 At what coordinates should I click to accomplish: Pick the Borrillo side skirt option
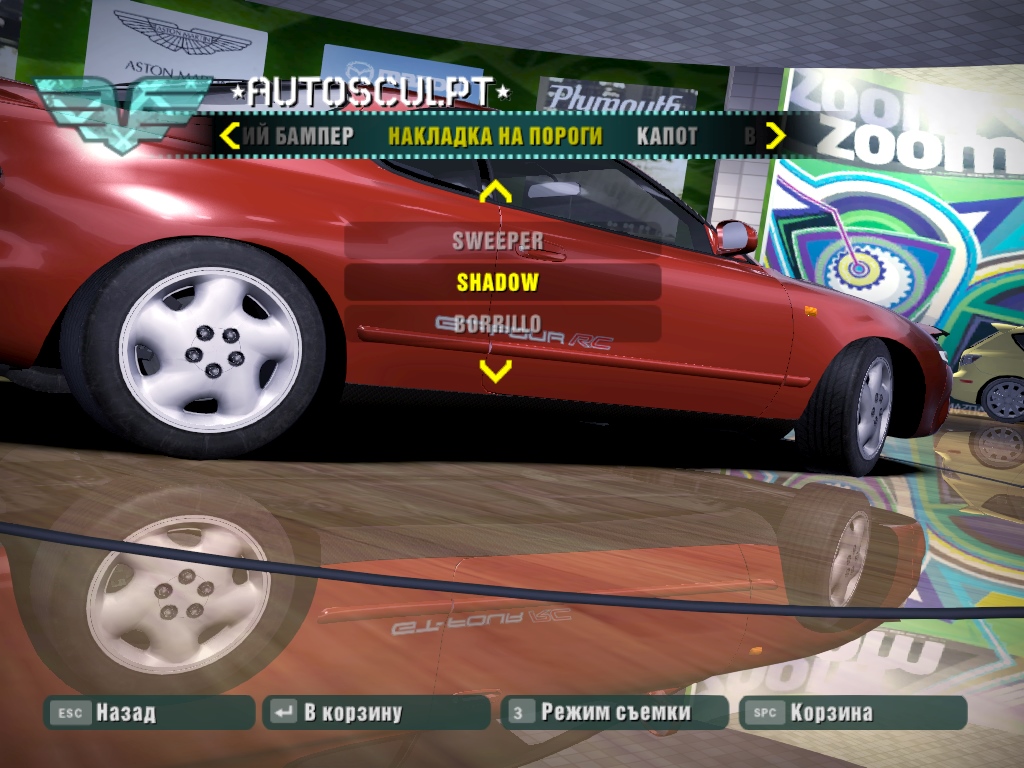coord(498,323)
